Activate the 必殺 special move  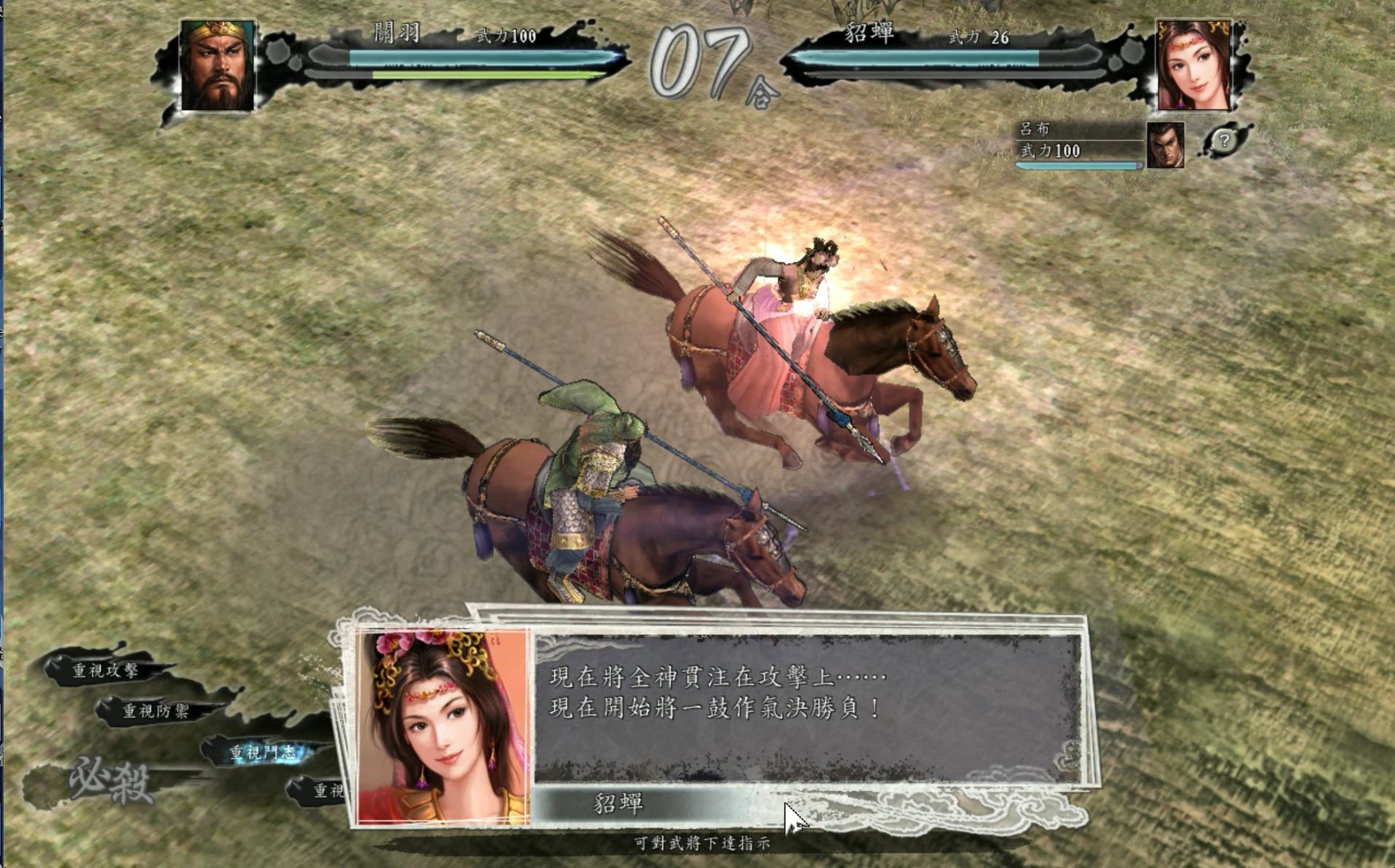click(x=110, y=780)
